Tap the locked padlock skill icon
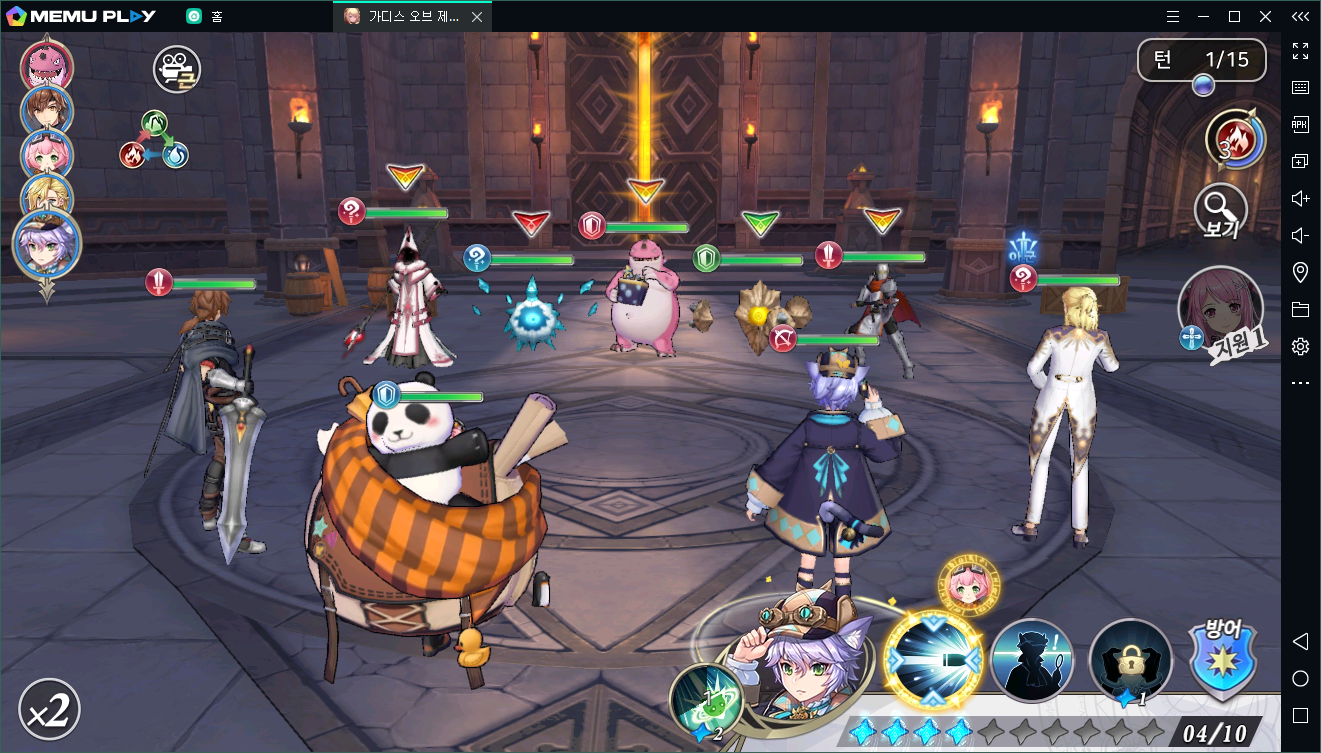The height and width of the screenshot is (753, 1321). tap(1130, 661)
